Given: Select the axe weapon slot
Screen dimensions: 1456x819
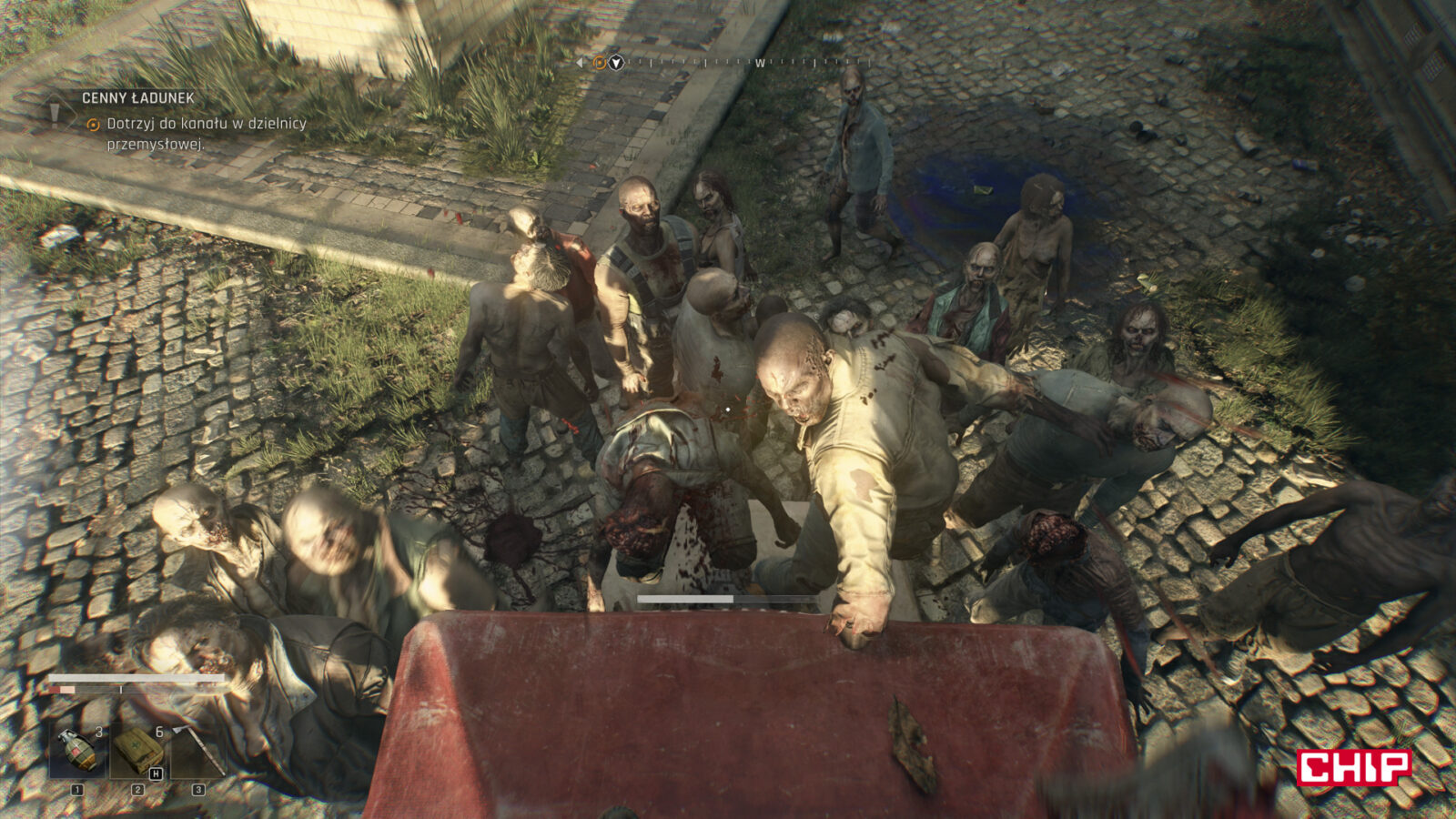Looking at the screenshot, I should tap(197, 751).
